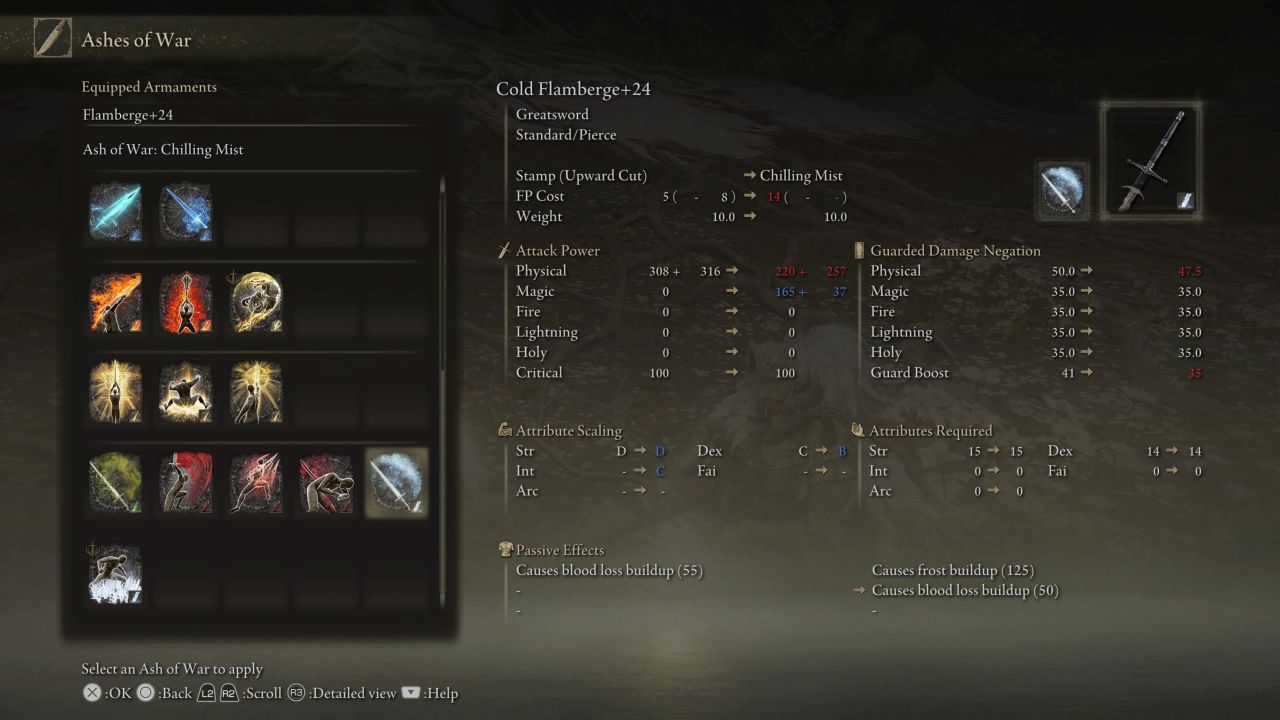This screenshot has height=720, width=1280.
Task: Click the Cold Flamberge weapon image
Action: [1151, 160]
